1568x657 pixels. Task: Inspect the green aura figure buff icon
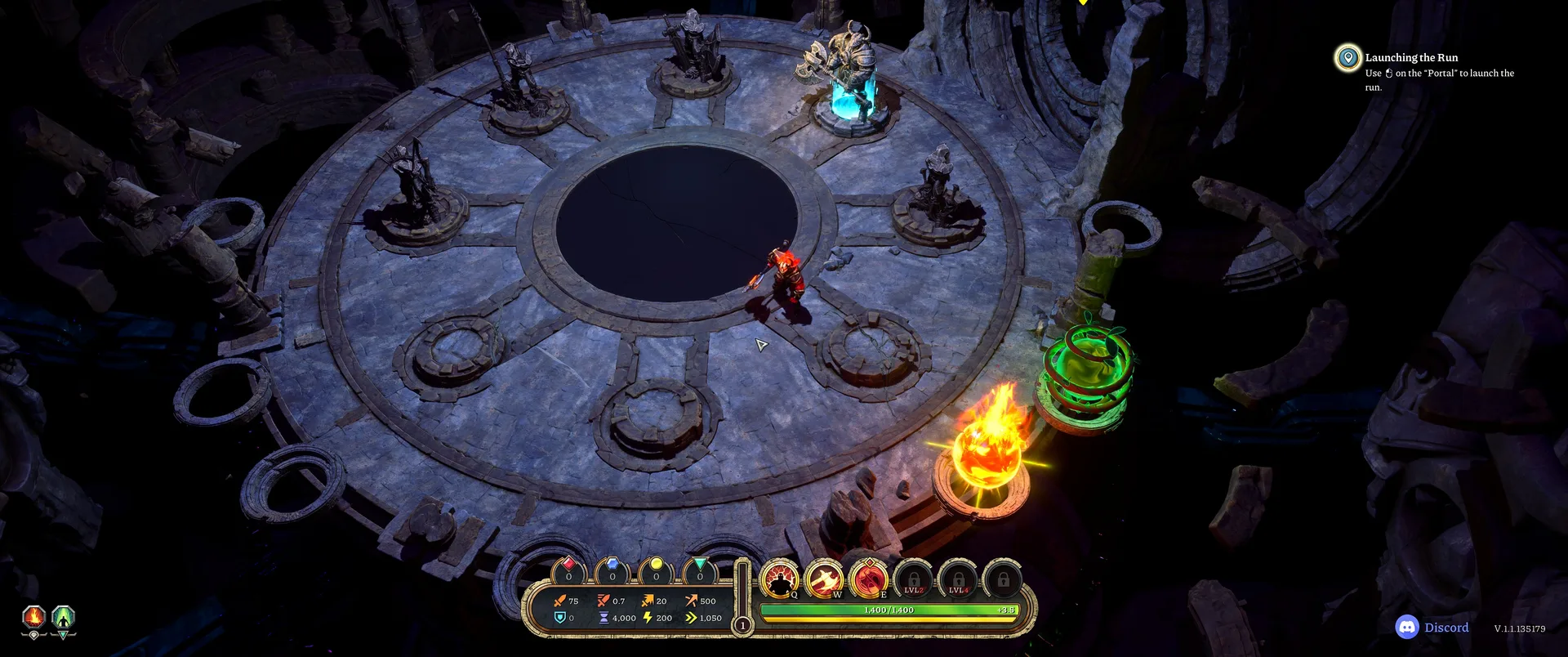(64, 618)
